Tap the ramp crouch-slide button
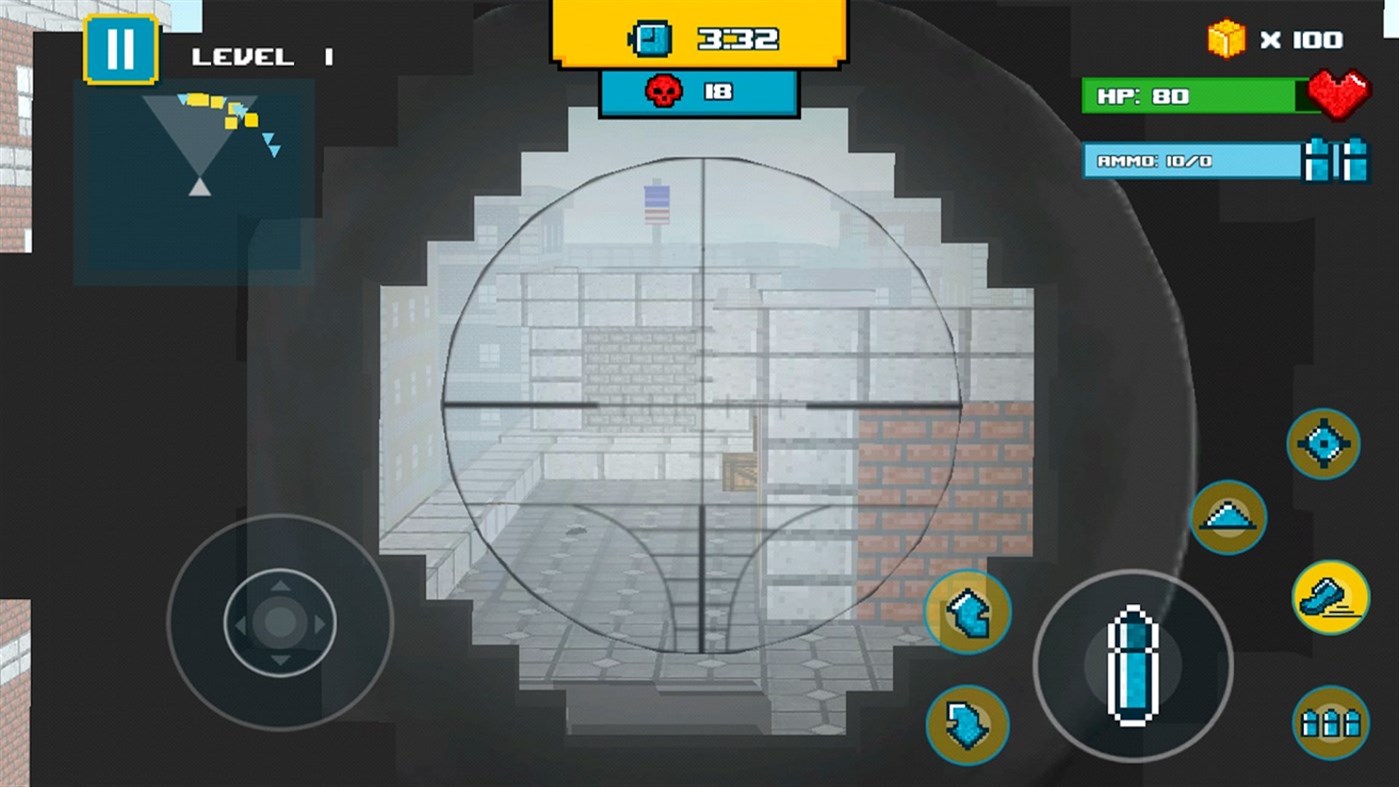This screenshot has height=787, width=1399. [1228, 517]
